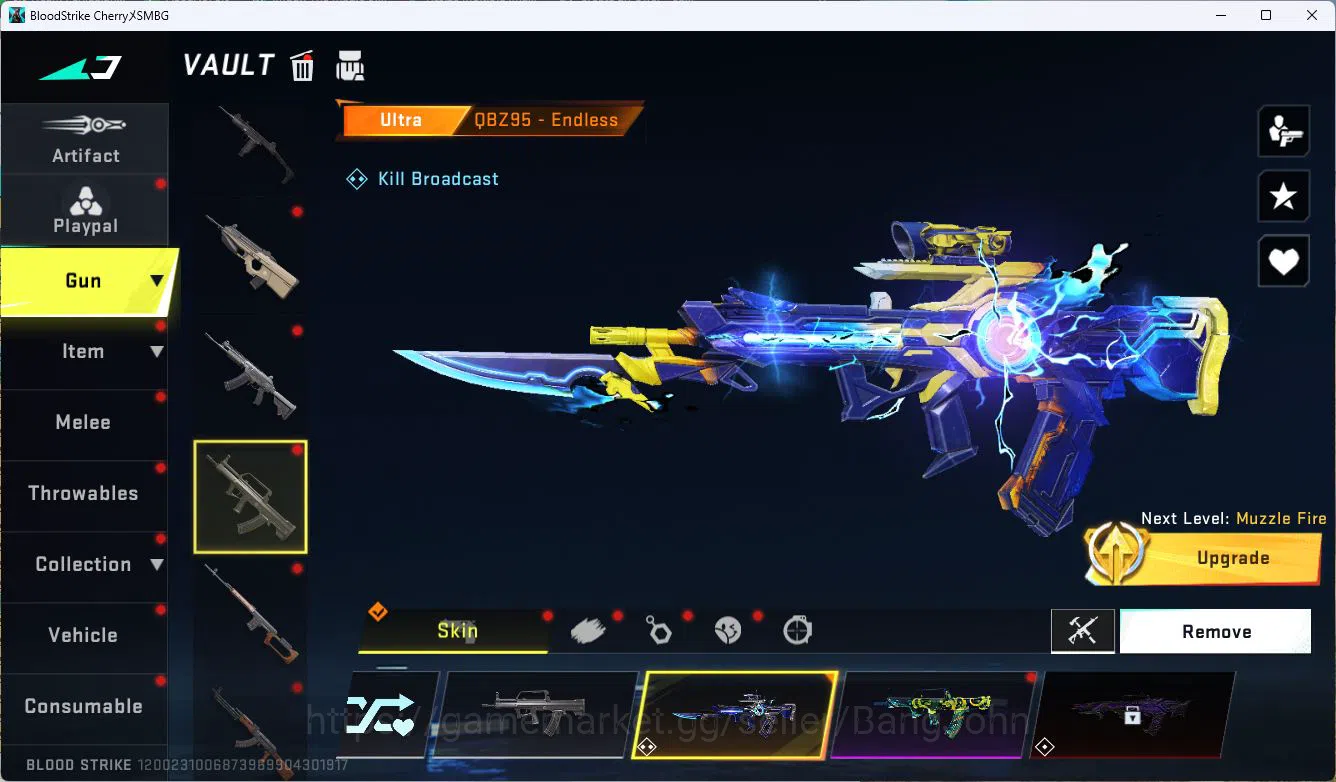Select the highlighted rifle in the weapon list

coord(250,497)
